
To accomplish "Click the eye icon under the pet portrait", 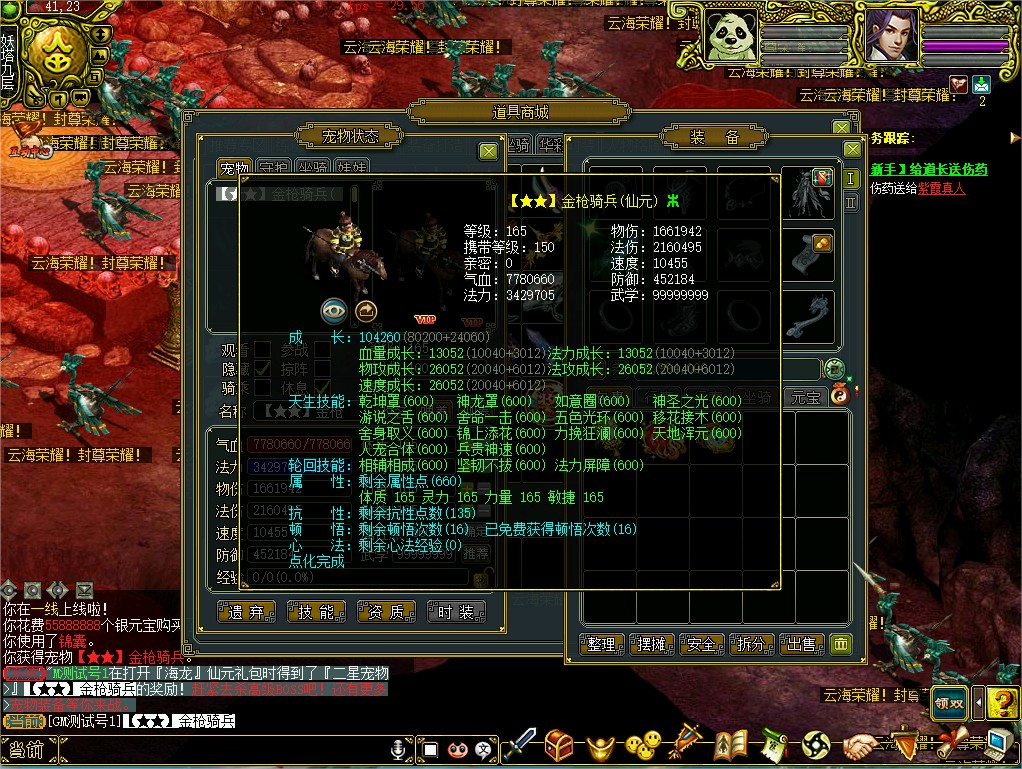I will click(334, 311).
